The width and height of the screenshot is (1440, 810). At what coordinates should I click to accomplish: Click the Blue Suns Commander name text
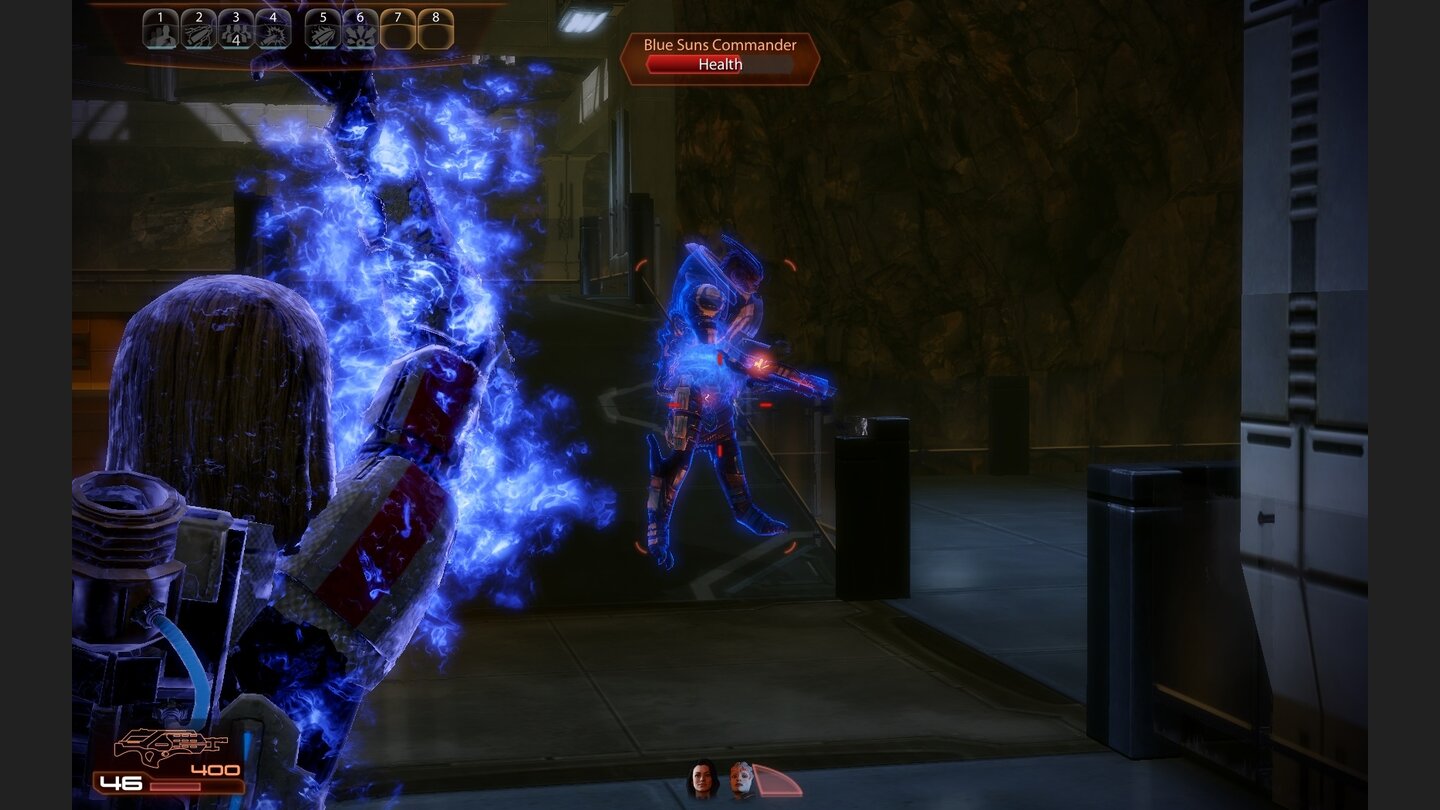pos(719,44)
